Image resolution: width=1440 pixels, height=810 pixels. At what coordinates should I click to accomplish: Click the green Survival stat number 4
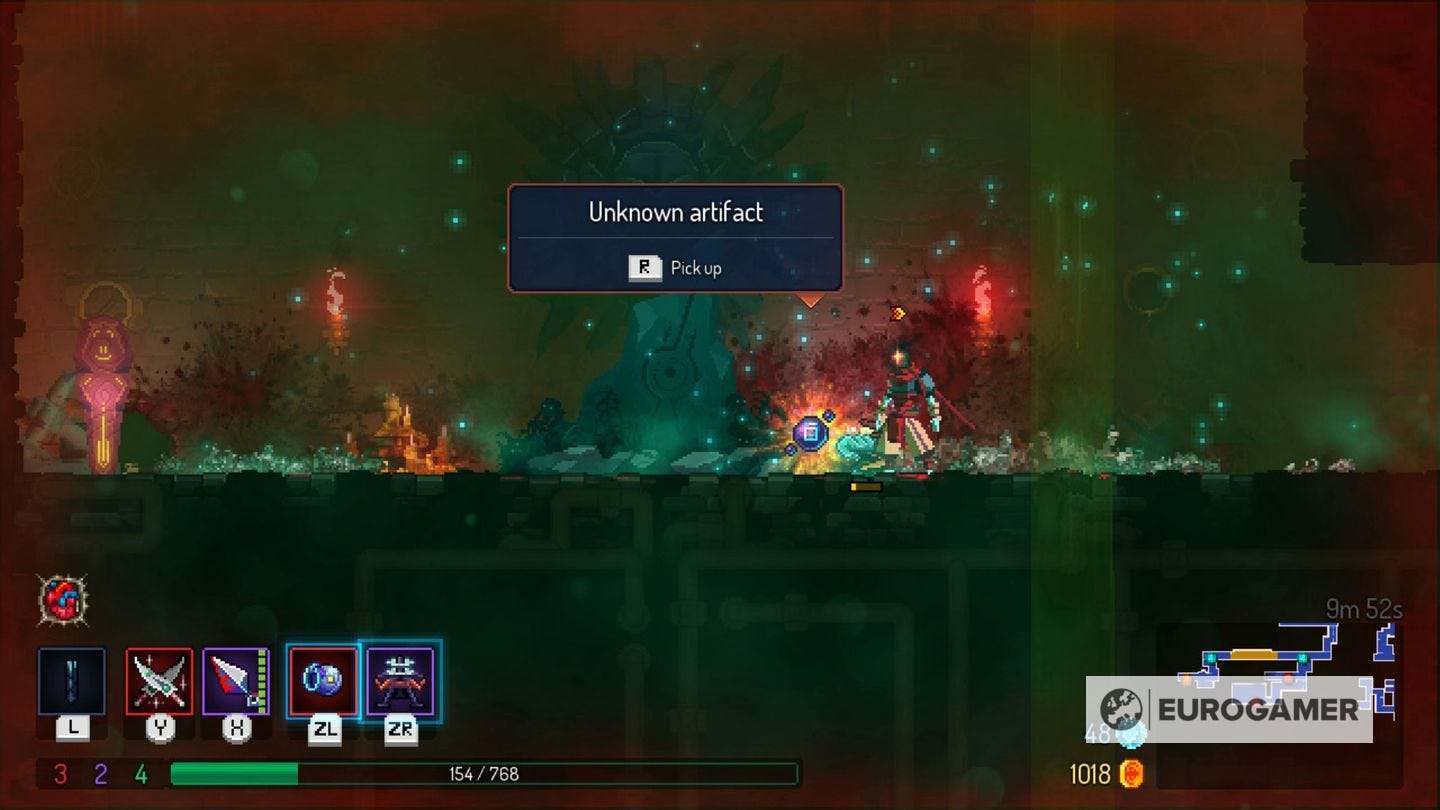coord(140,772)
